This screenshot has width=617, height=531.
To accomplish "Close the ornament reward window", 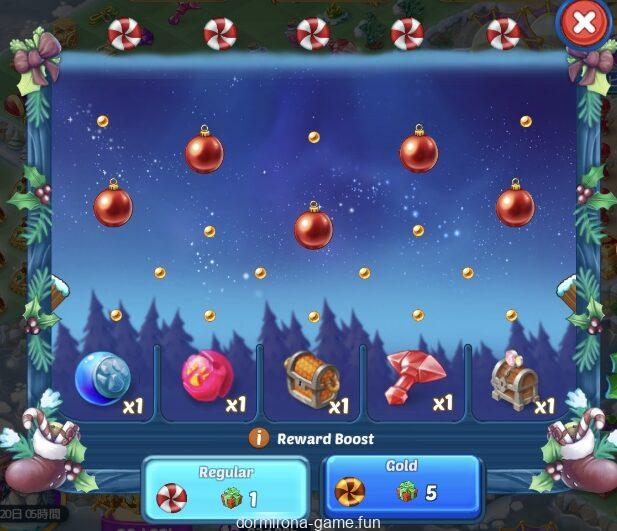I will [583, 23].
